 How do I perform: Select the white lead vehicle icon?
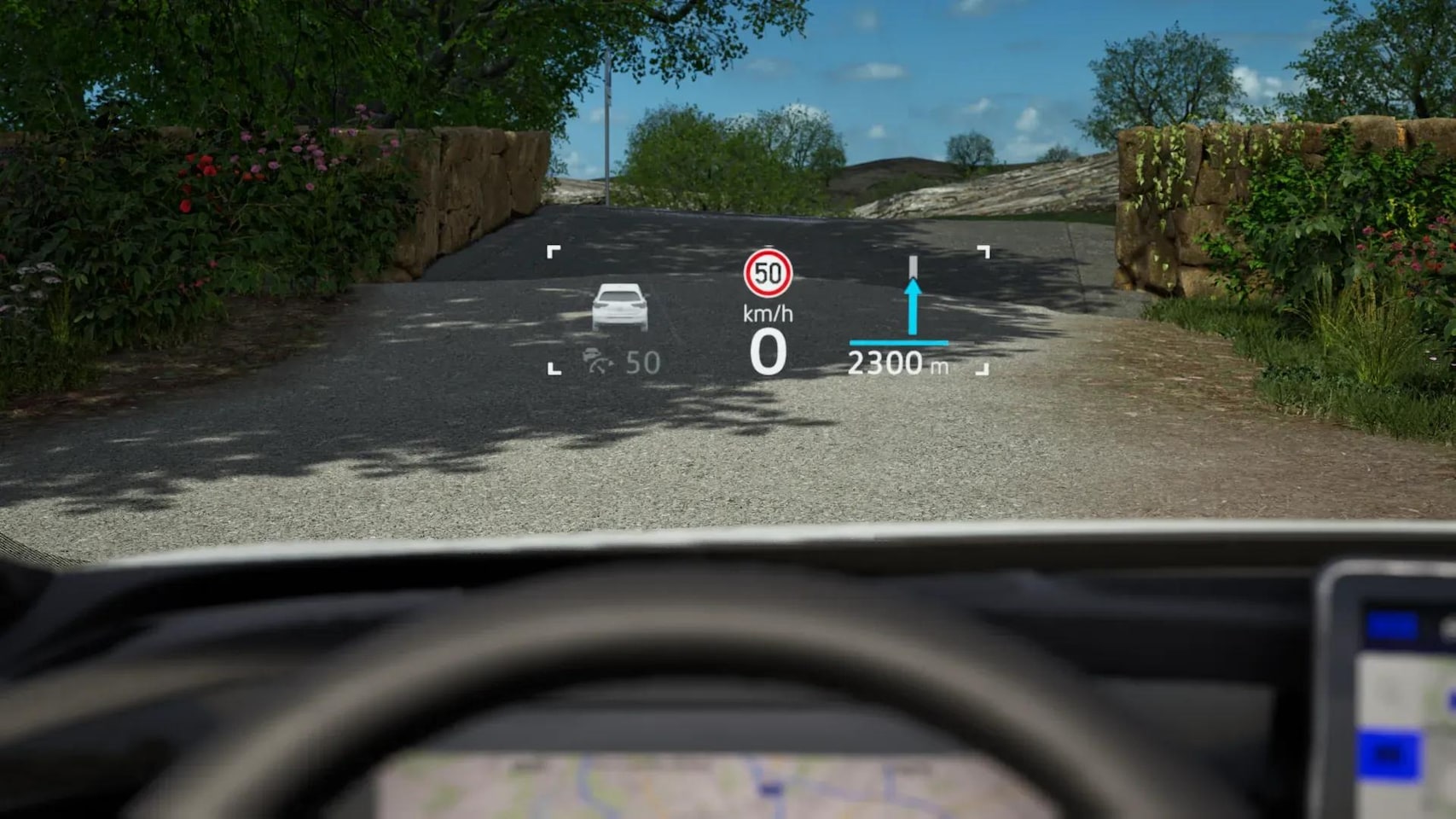620,307
